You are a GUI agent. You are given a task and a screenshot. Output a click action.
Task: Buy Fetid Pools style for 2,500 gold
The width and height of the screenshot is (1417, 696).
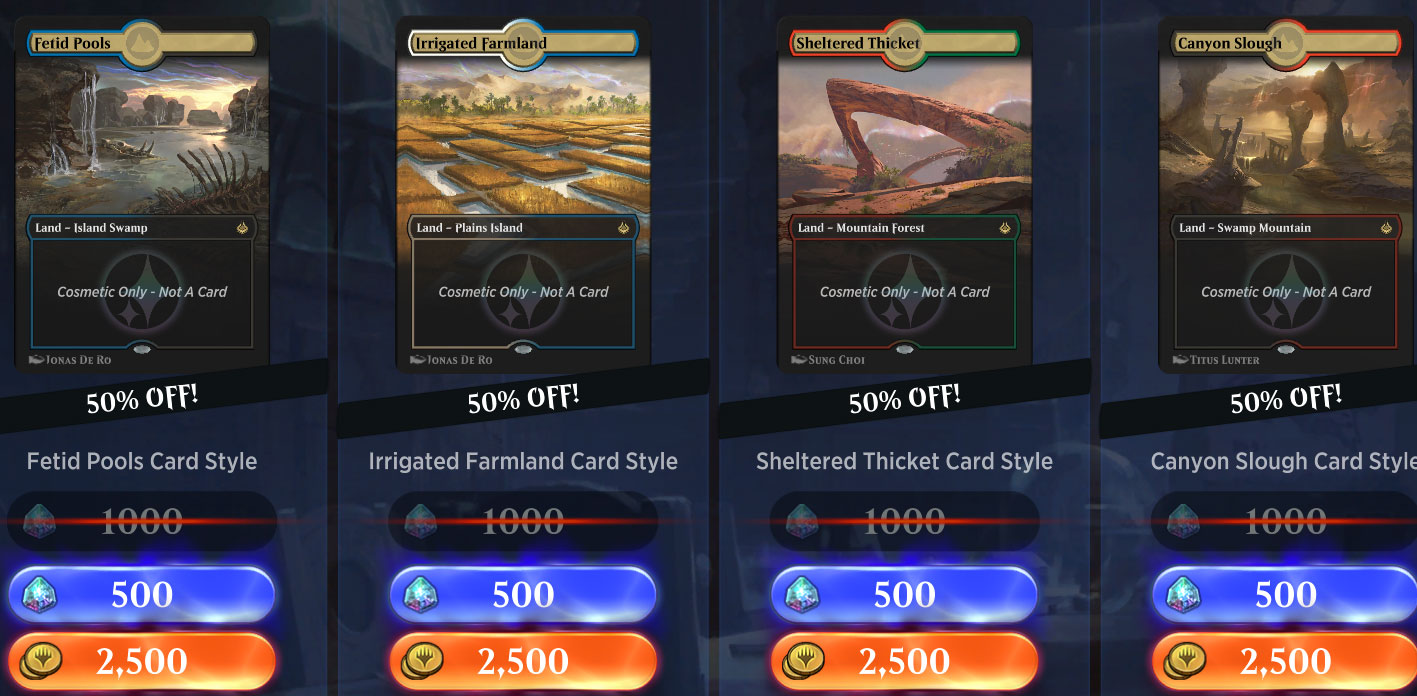click(141, 661)
